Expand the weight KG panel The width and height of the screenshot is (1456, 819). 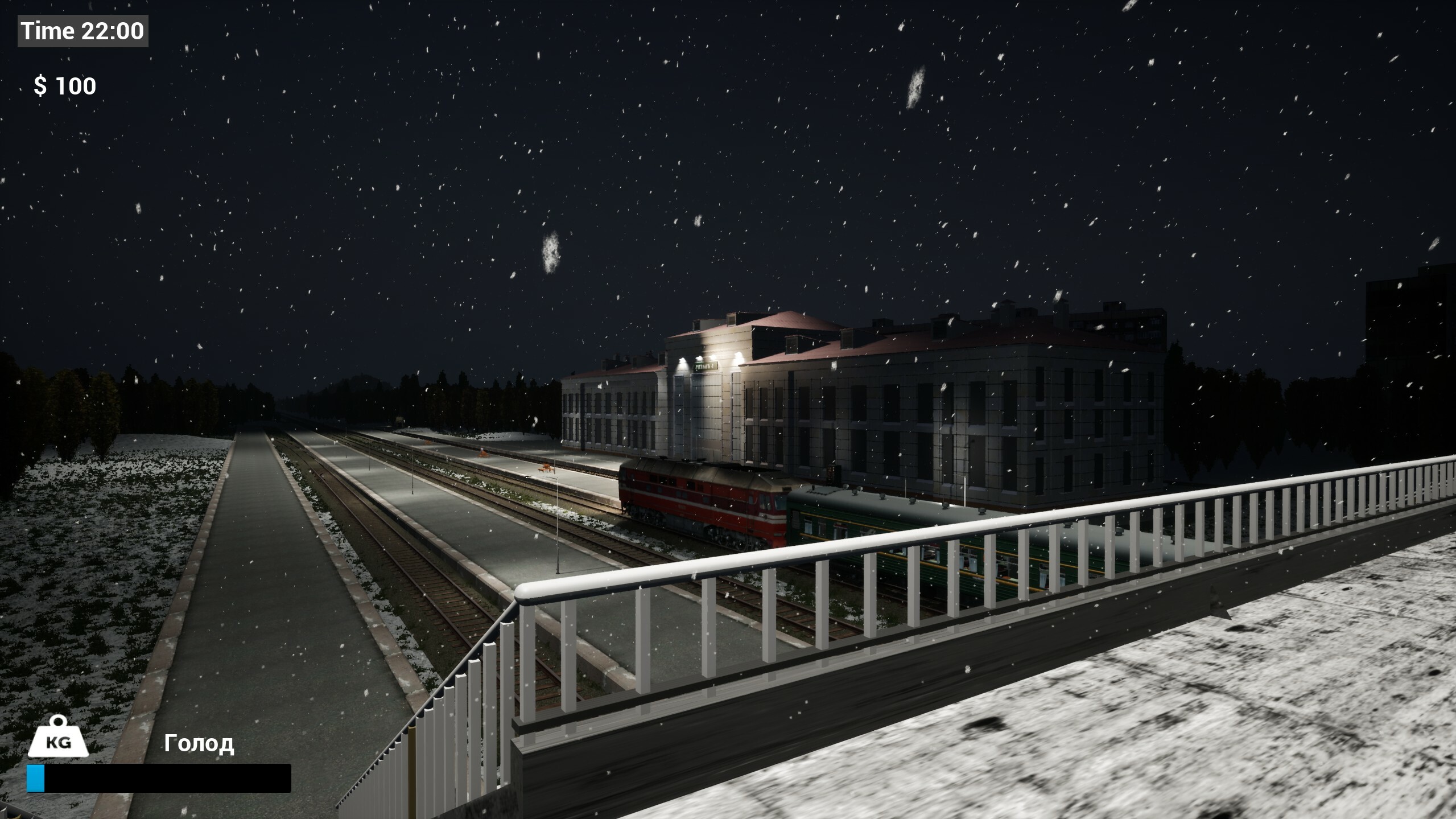pos(60,740)
